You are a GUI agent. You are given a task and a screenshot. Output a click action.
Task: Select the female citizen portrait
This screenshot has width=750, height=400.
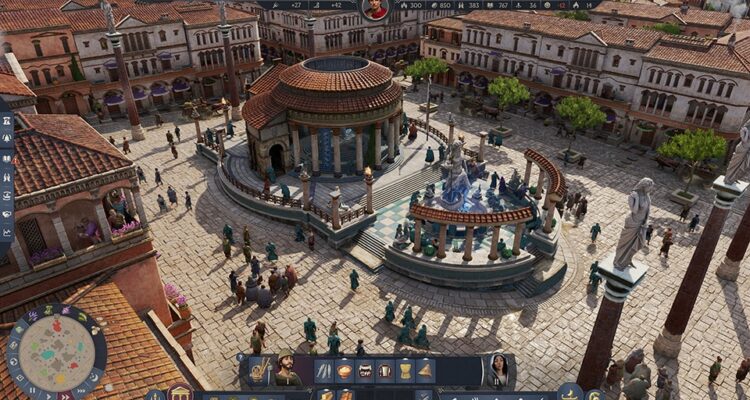(499, 369)
